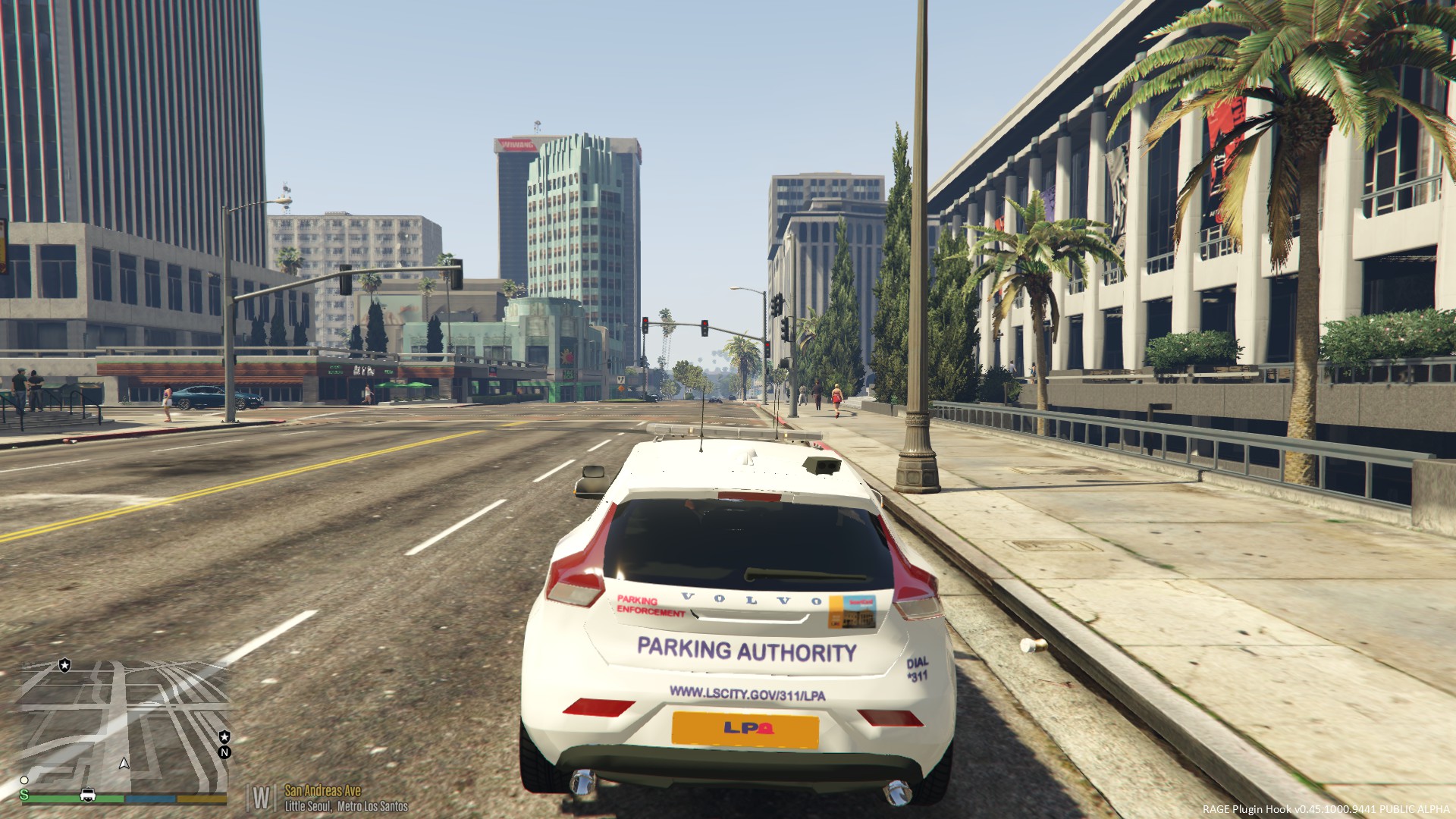Click the white car blip on minimap
The width and height of the screenshot is (1456, 819).
[88, 795]
